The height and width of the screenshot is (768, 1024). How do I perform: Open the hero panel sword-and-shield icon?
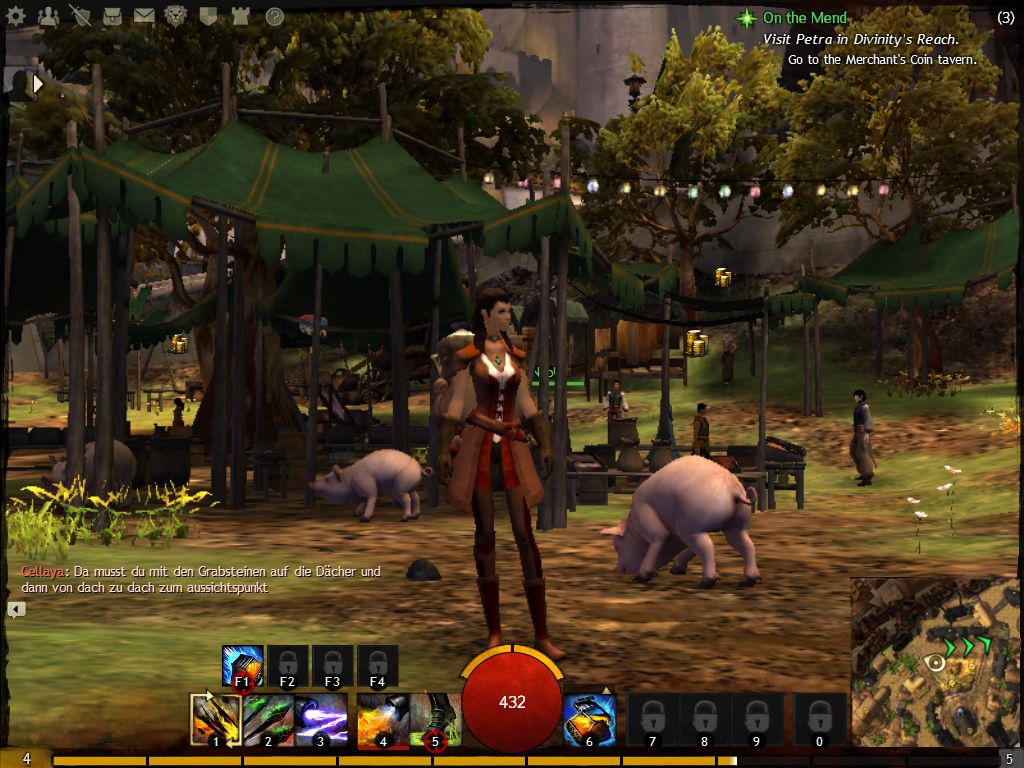tap(80, 16)
